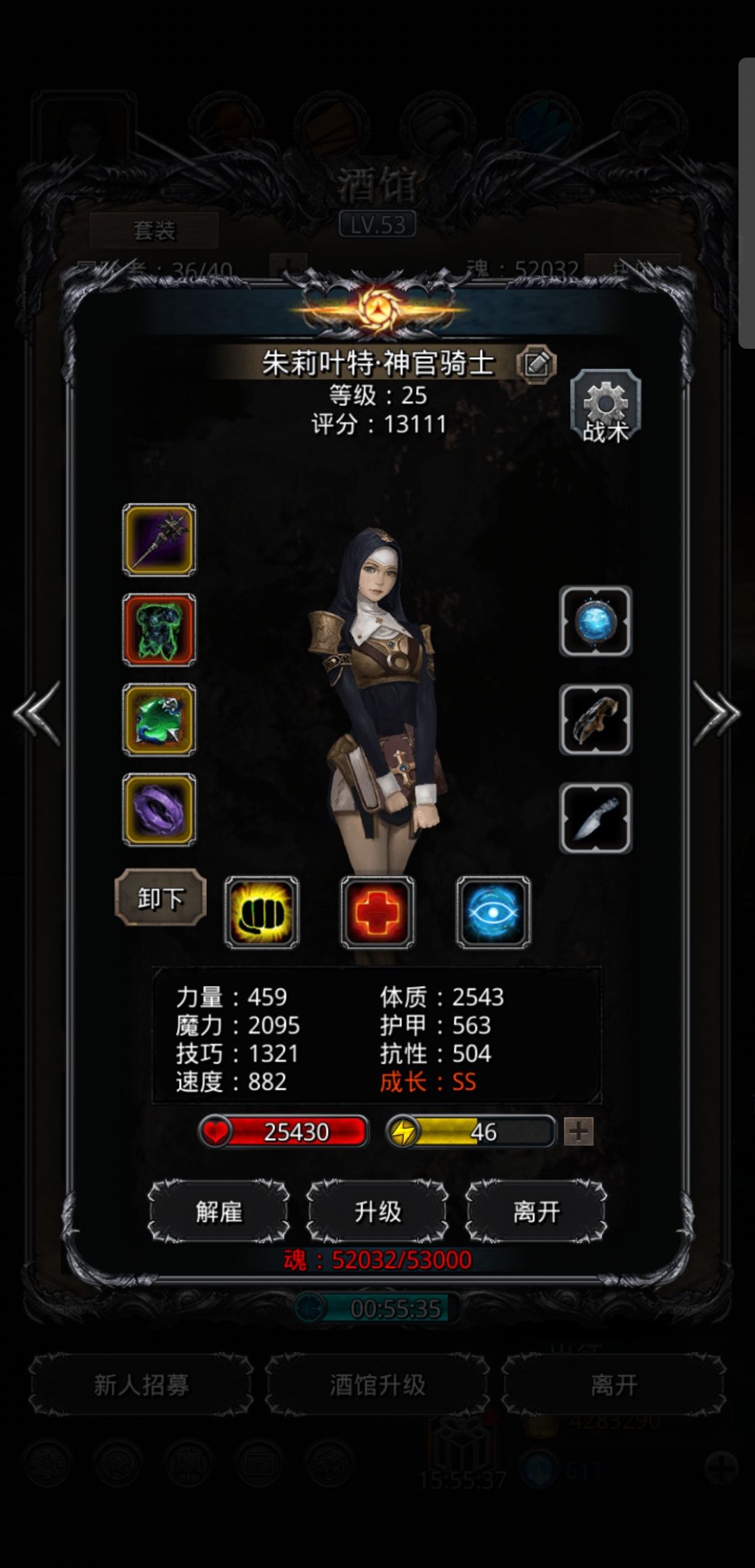Select the green chest armor slot

(159, 630)
